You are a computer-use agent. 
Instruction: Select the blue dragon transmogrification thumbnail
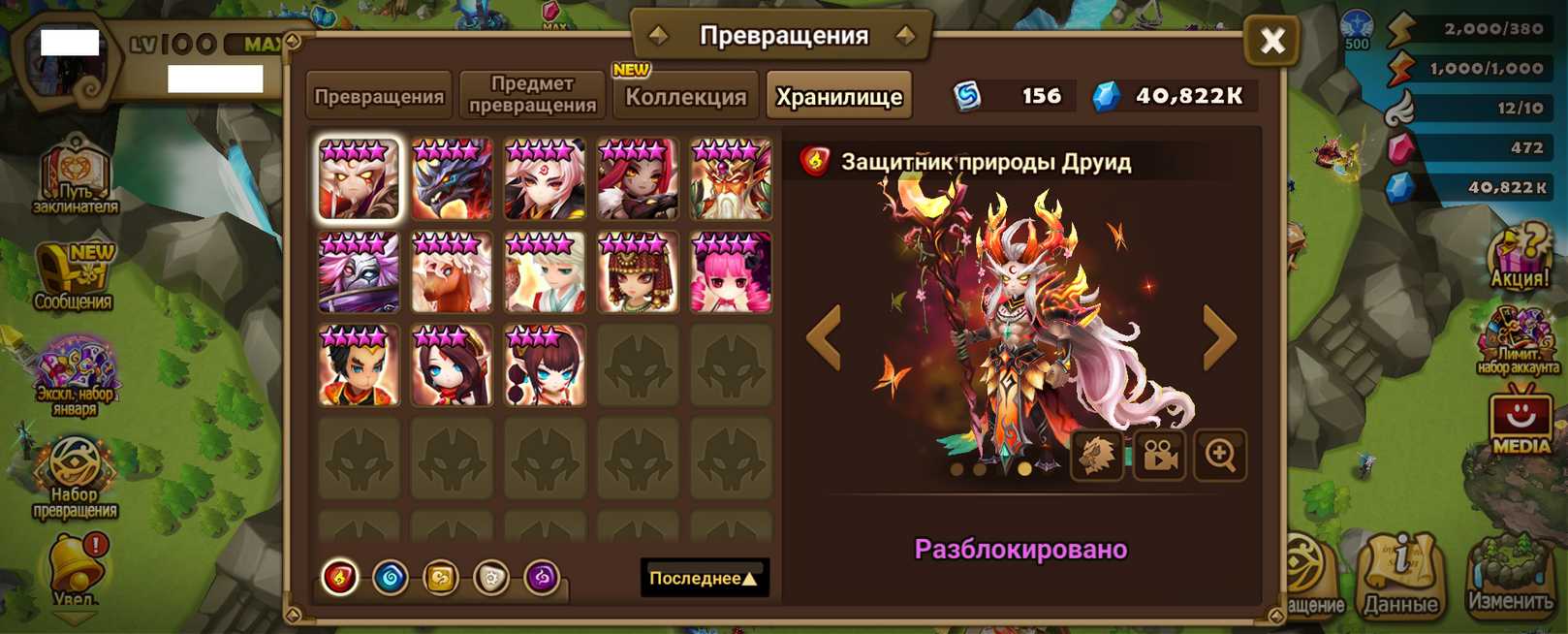452,179
